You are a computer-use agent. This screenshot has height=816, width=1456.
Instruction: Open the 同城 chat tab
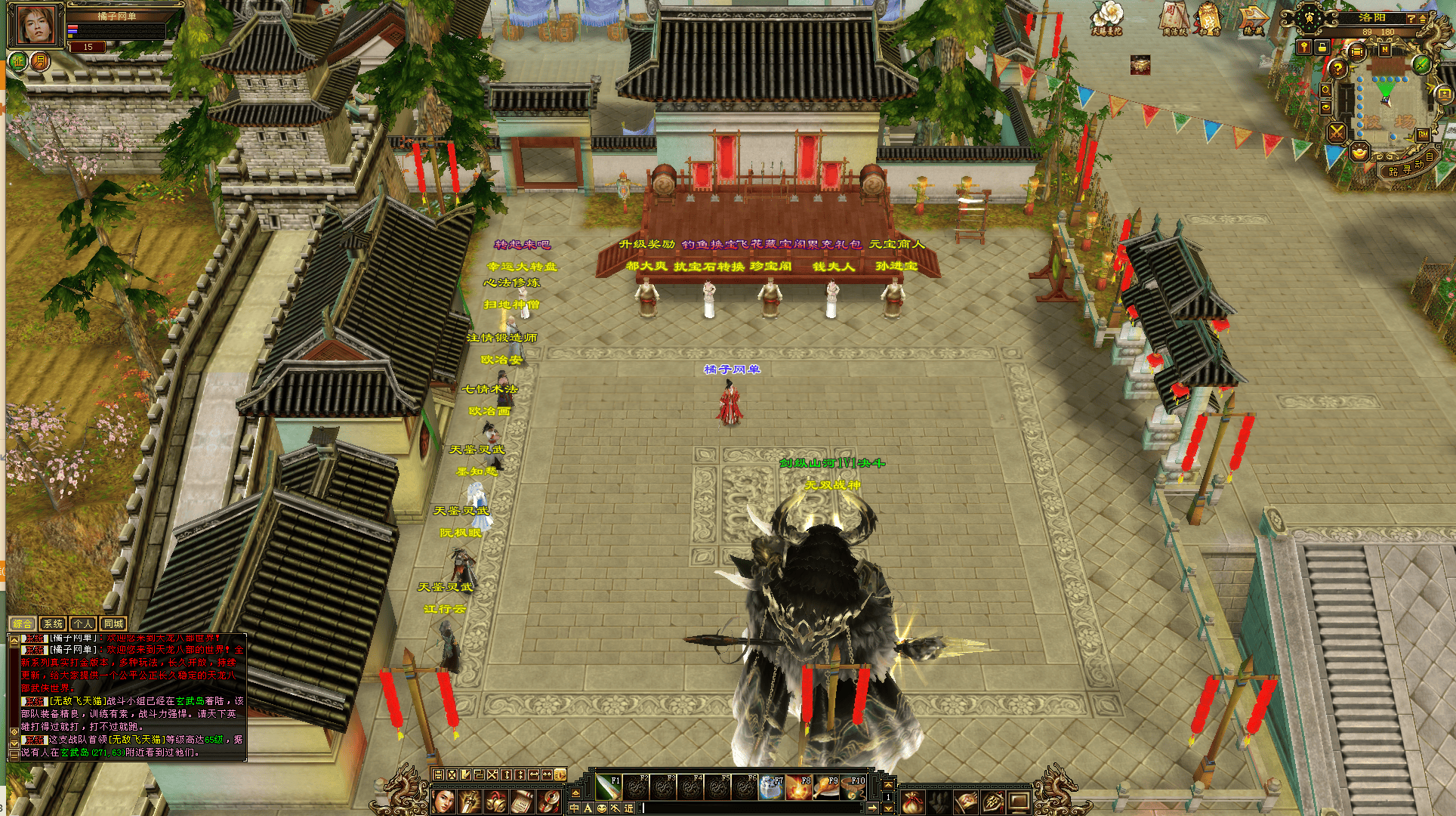coord(113,624)
